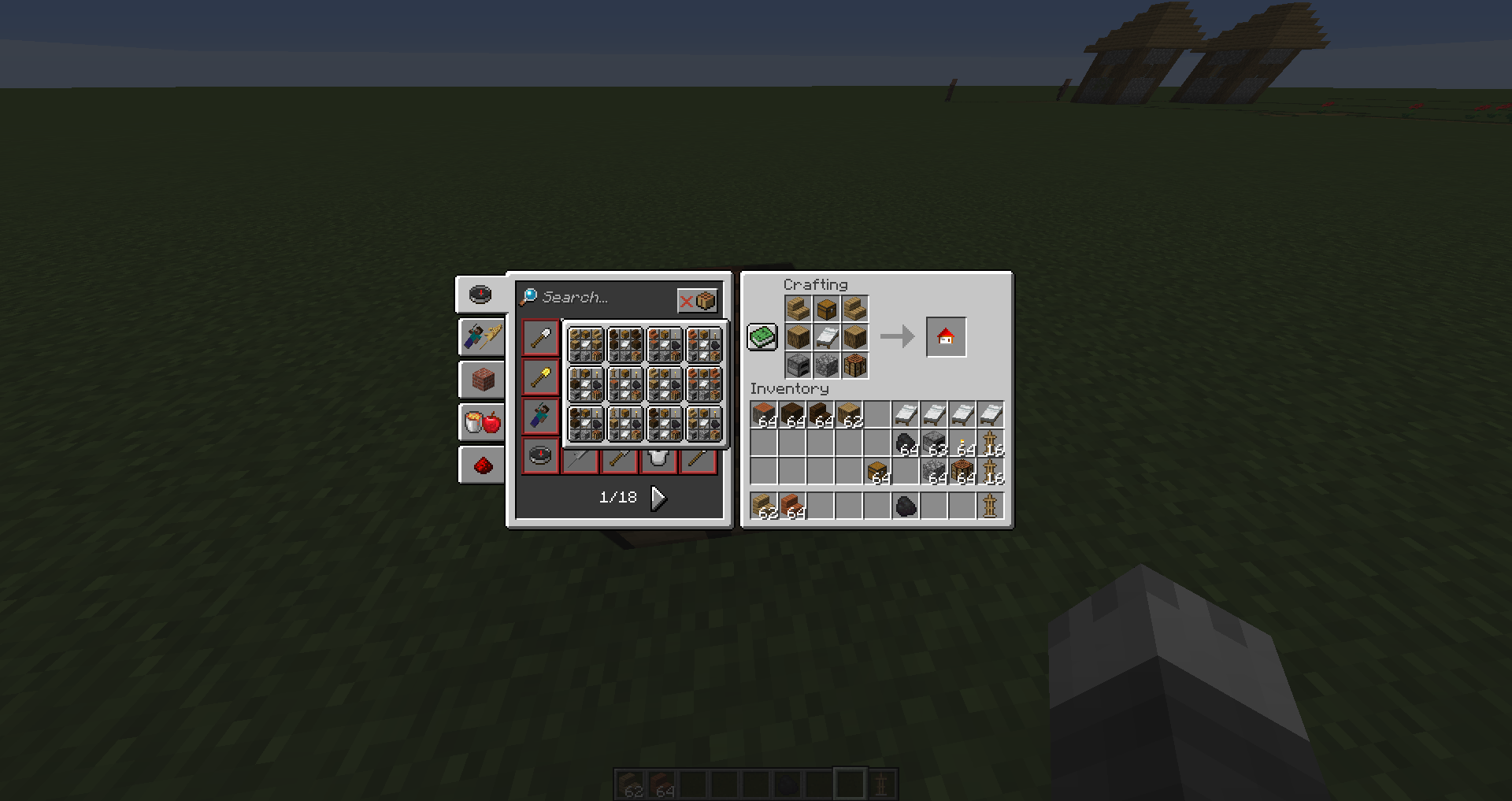Select the iron shovel tool tab
This screenshot has height=801, width=1512.
click(x=540, y=337)
